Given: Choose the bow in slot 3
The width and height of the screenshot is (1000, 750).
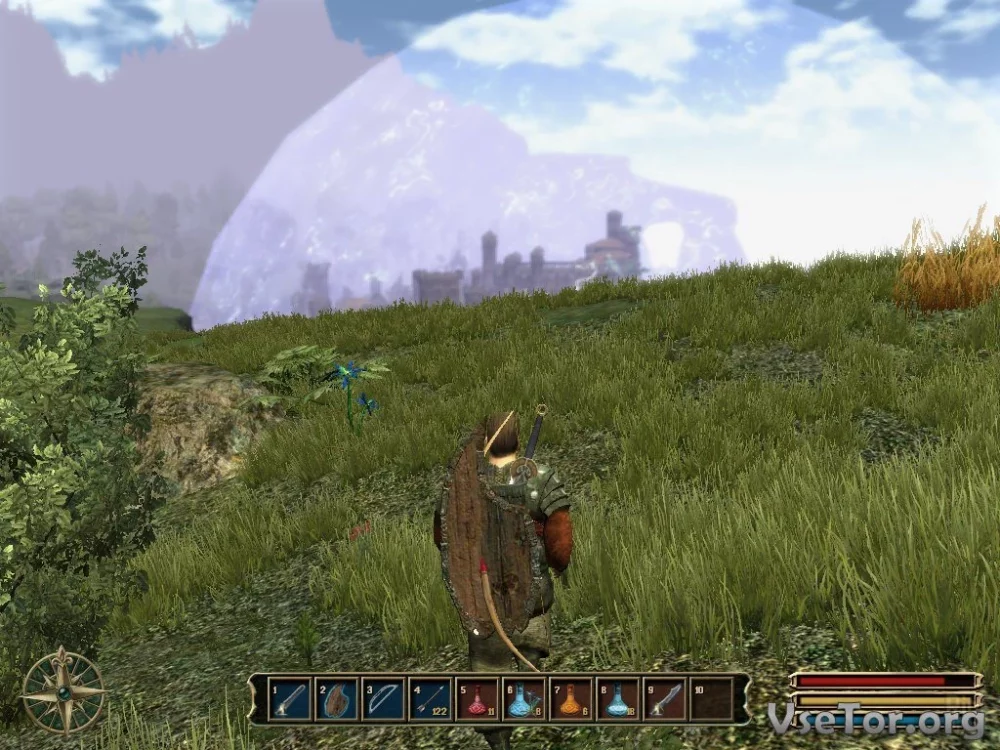Looking at the screenshot, I should [x=385, y=699].
